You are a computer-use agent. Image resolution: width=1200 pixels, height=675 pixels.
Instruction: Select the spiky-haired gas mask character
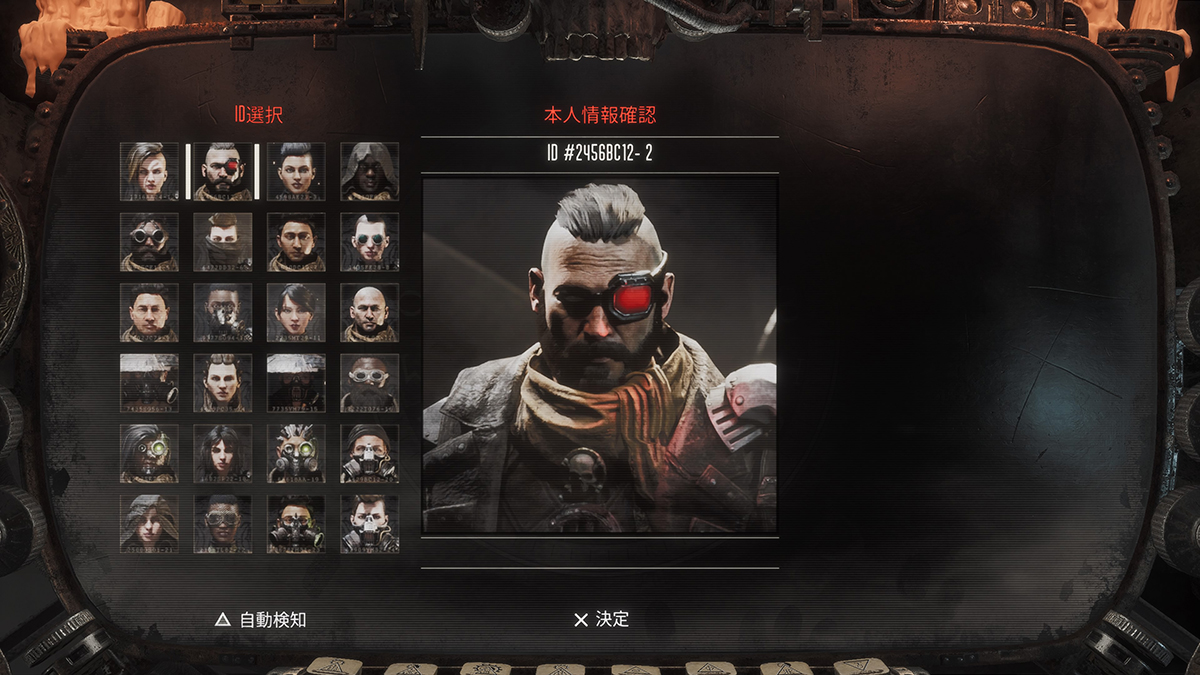(296, 453)
